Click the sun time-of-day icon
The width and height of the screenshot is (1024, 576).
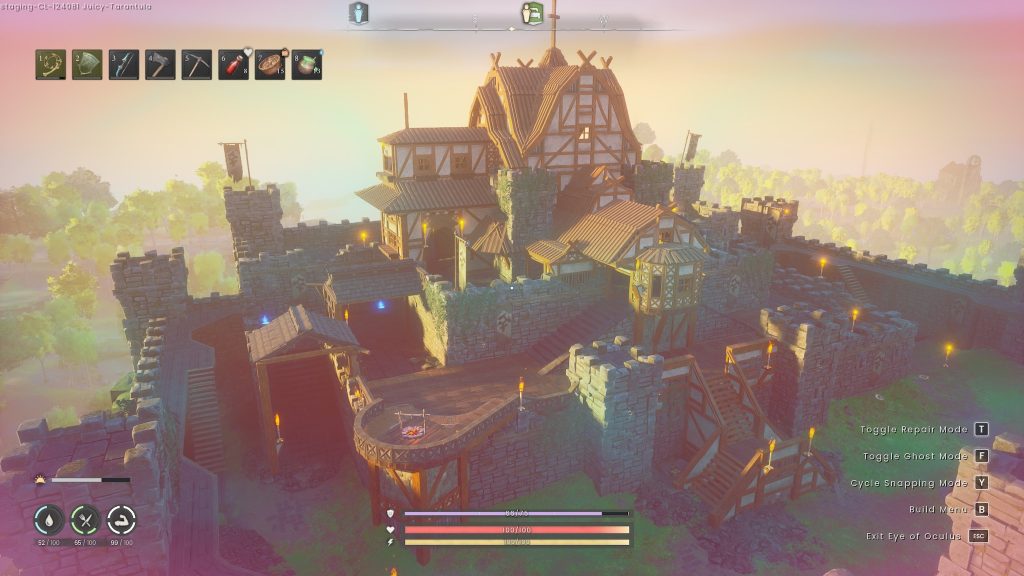(x=40, y=480)
